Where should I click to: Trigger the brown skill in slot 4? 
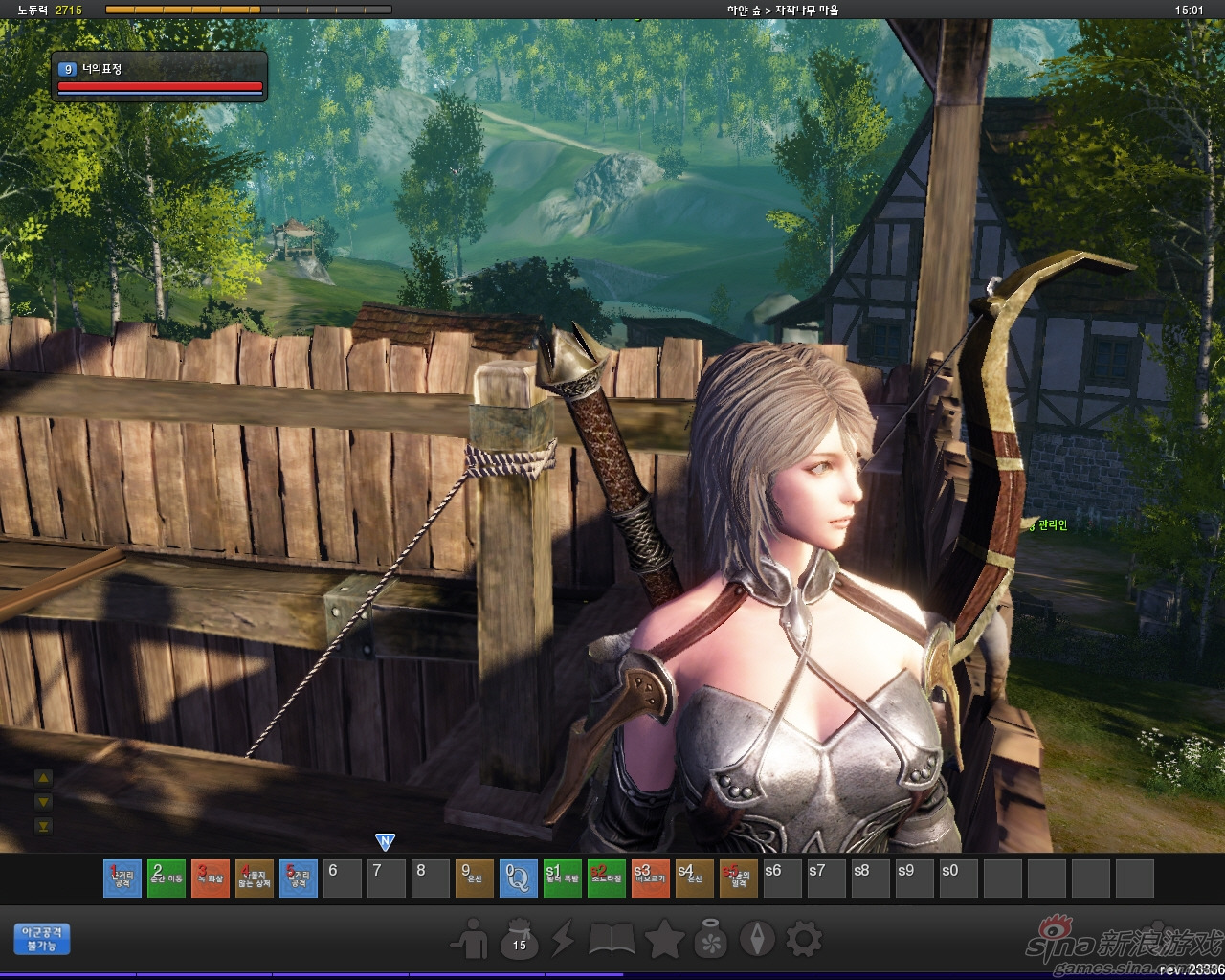pyautogui.click(x=254, y=879)
